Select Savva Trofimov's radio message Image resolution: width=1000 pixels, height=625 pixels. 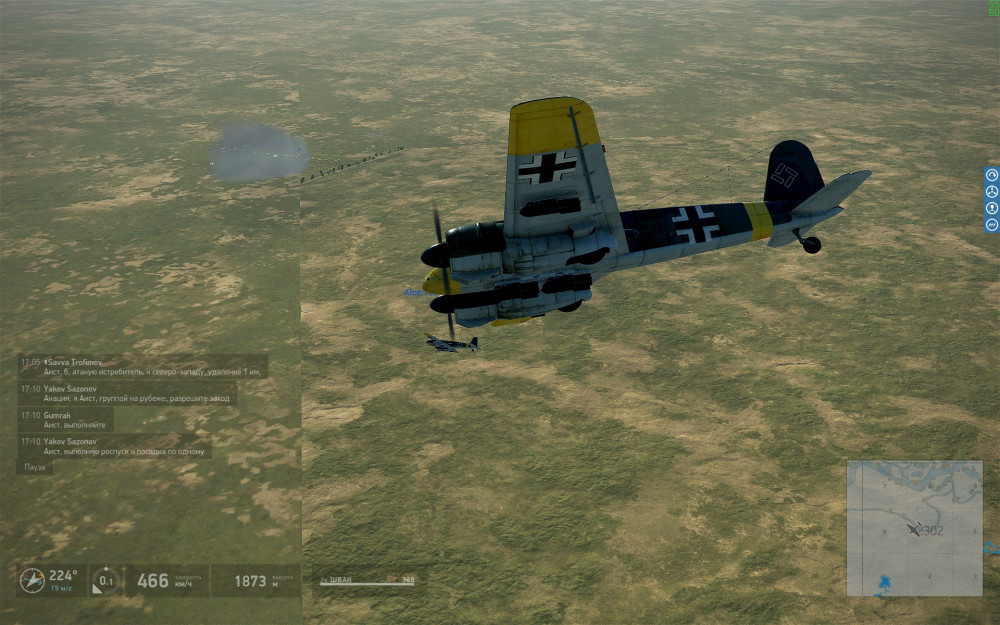[x=142, y=366]
